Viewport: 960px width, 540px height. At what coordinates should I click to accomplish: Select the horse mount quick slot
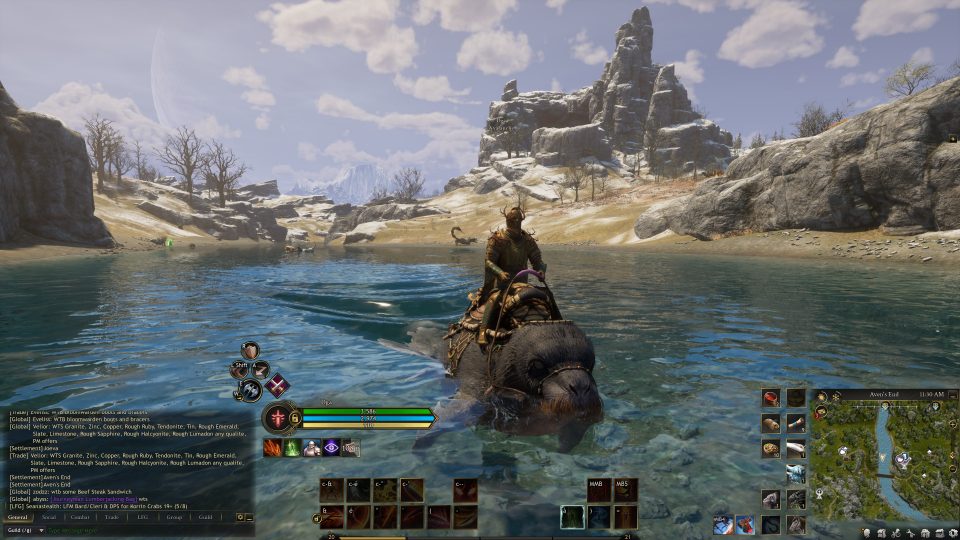pyautogui.click(x=795, y=524)
